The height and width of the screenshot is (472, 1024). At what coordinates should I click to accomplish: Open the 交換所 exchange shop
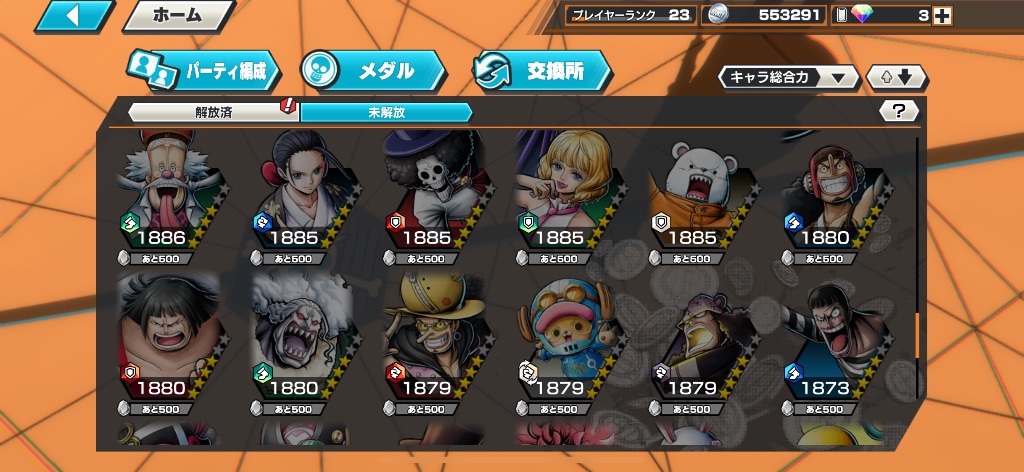click(542, 71)
